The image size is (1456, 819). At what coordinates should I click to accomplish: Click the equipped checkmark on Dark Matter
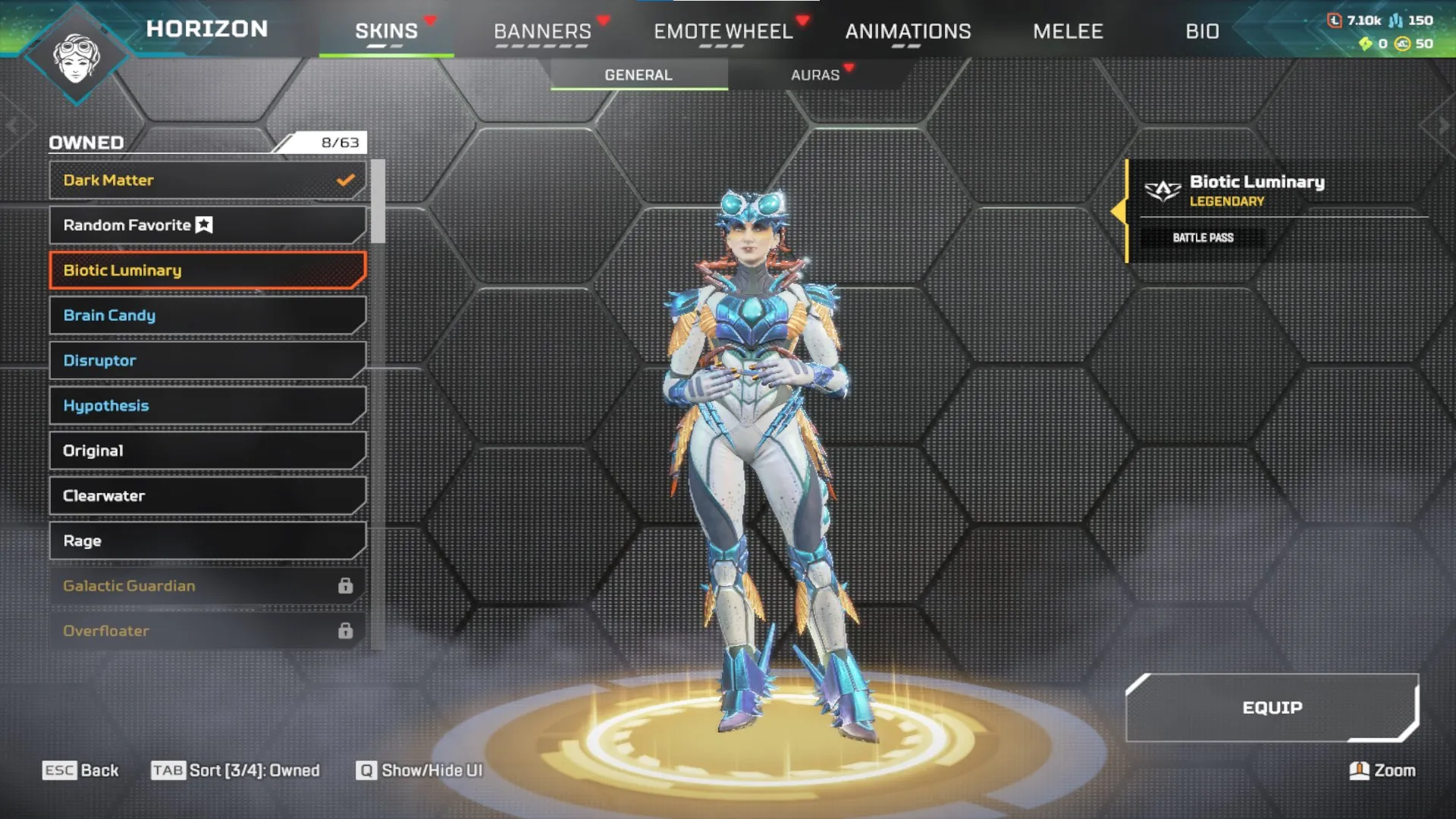tap(345, 180)
